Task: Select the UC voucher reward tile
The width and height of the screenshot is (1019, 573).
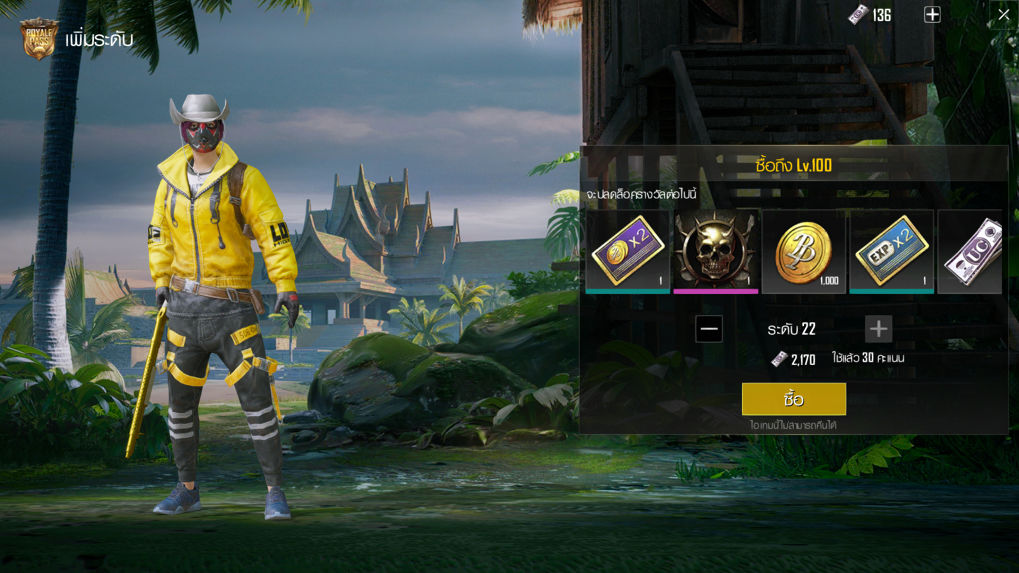Action: (971, 251)
